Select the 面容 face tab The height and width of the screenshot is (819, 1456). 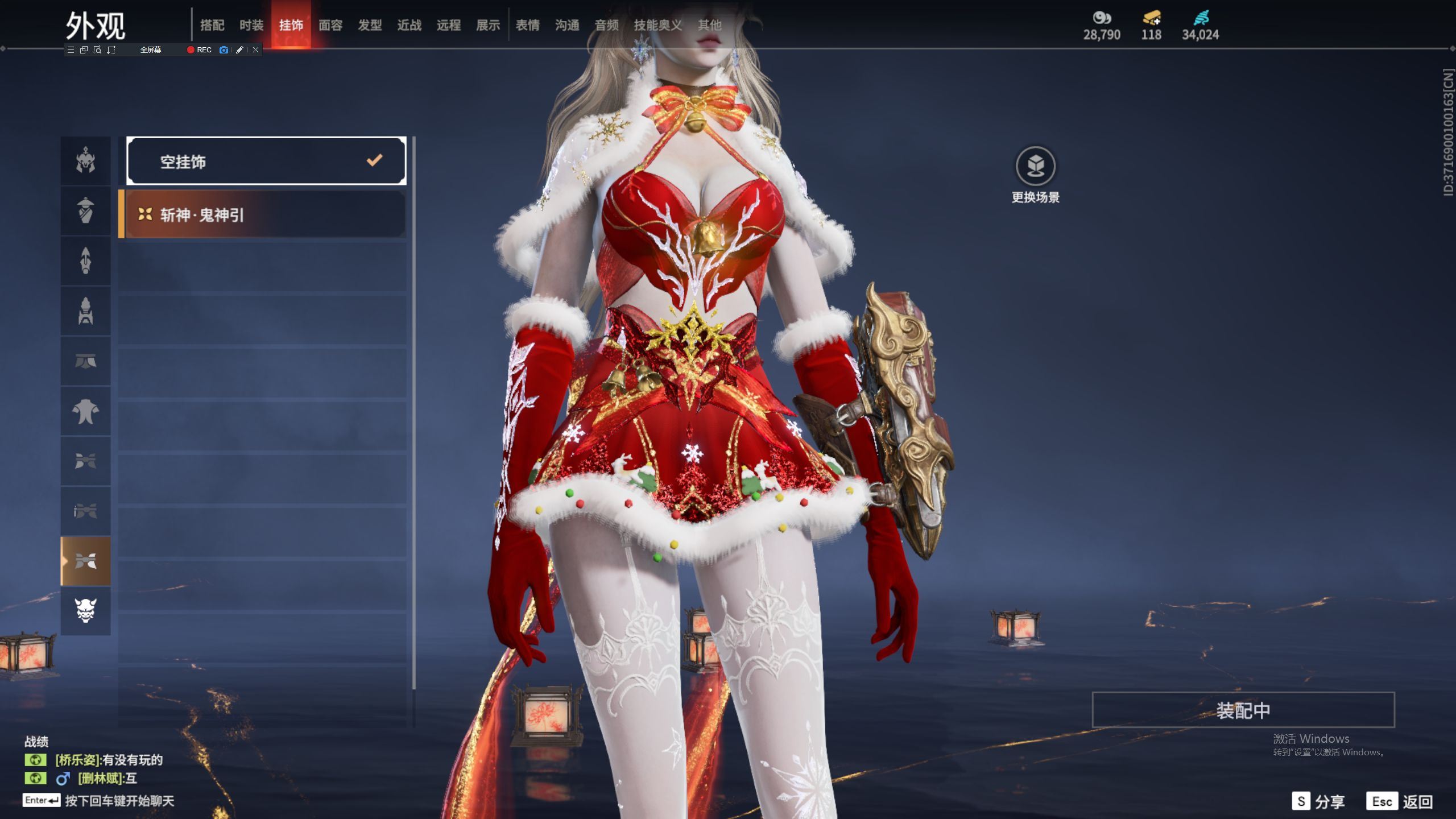[330, 25]
